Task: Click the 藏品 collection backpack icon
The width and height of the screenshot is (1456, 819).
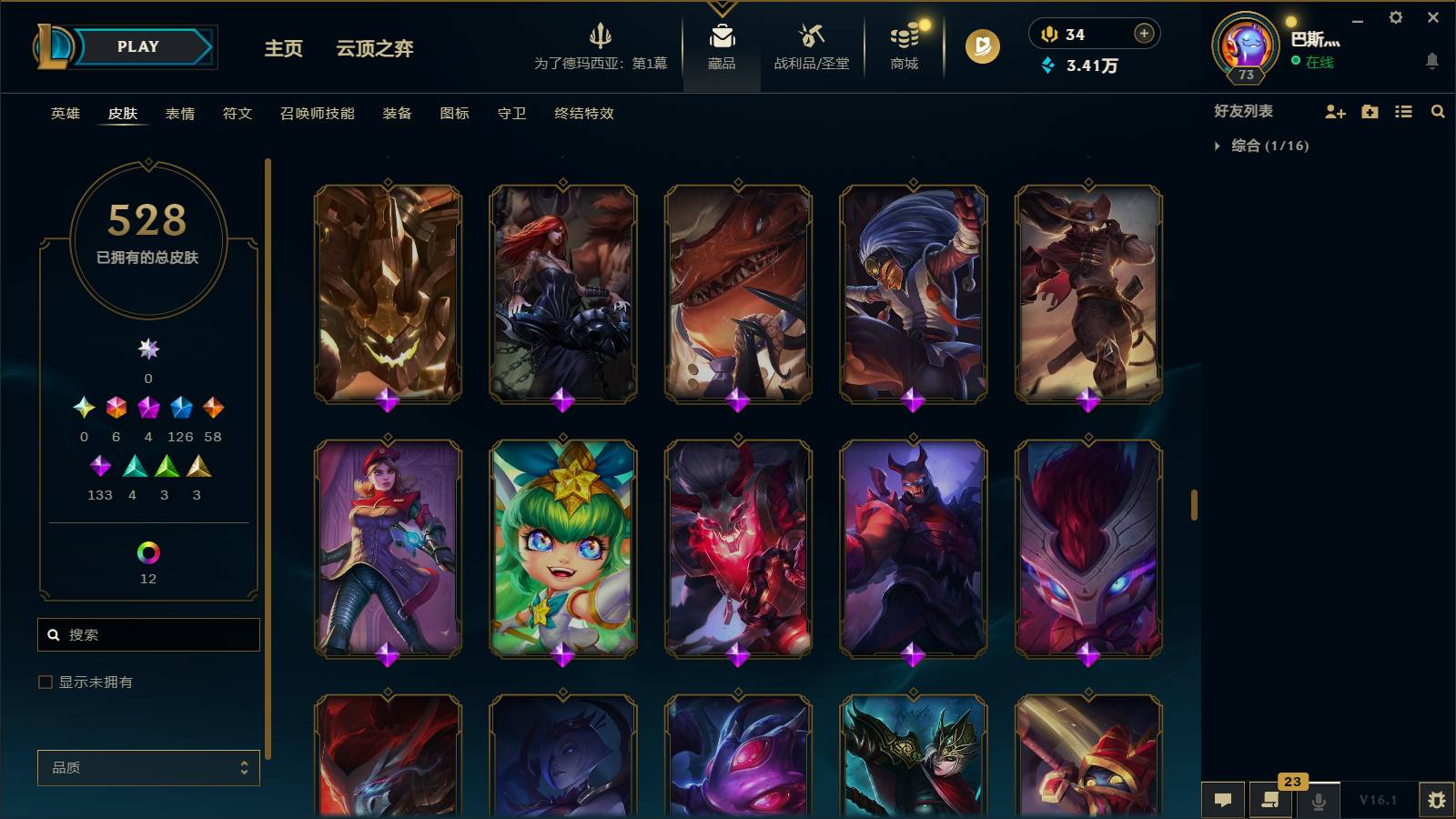Action: pos(722,38)
